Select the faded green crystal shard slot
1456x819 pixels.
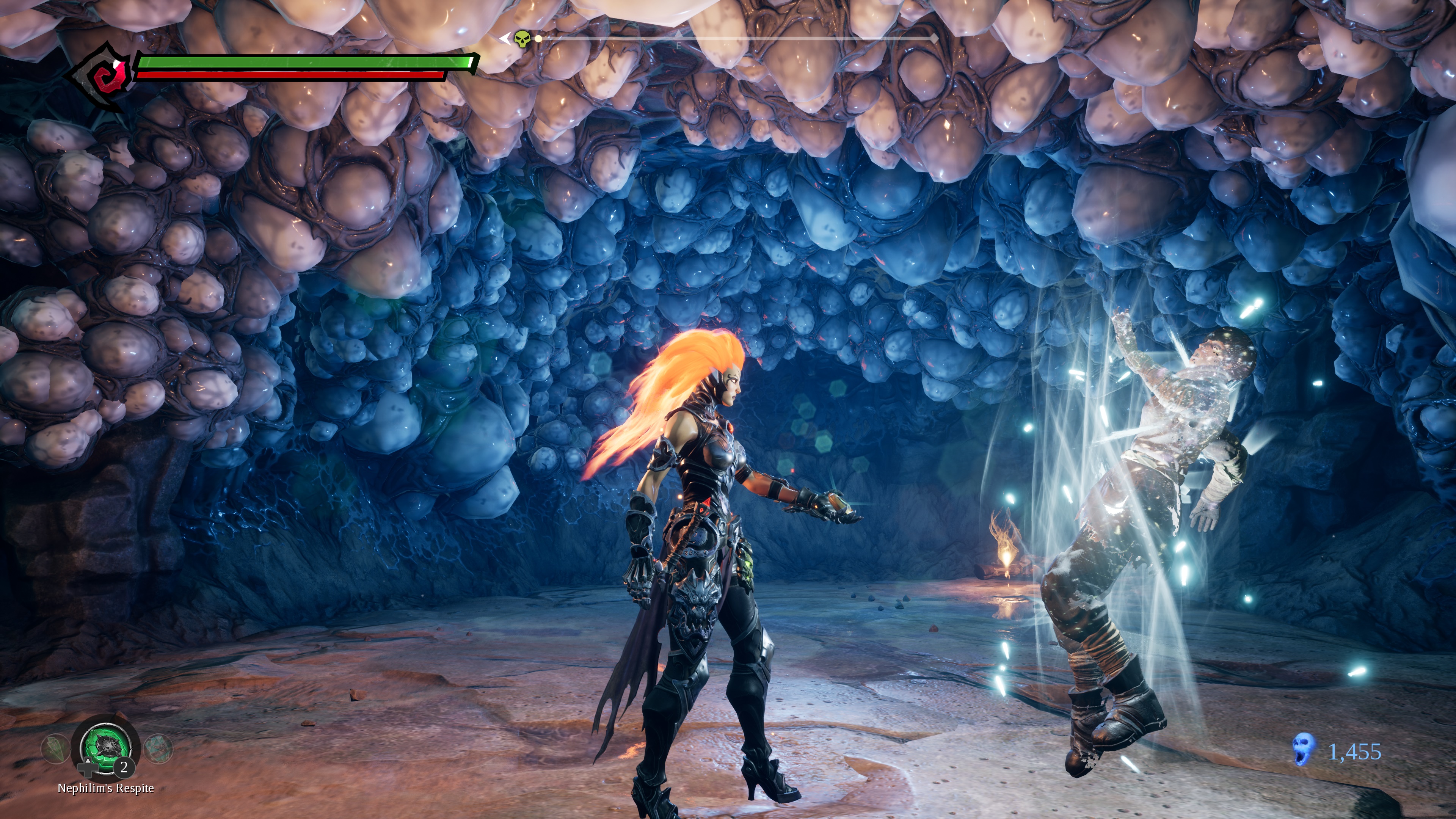(55, 748)
